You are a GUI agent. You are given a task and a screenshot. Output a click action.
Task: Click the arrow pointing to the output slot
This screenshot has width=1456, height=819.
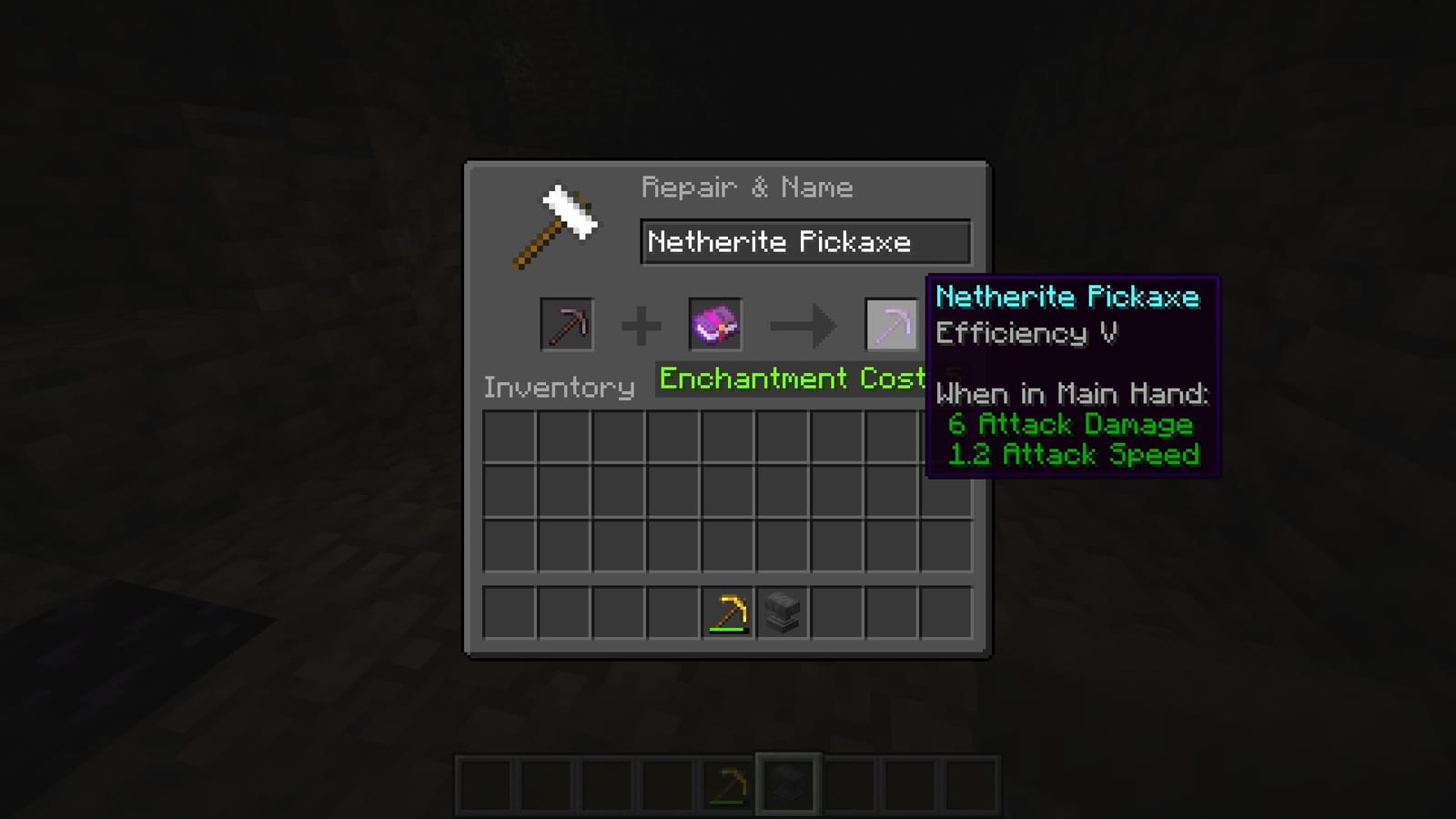click(804, 325)
